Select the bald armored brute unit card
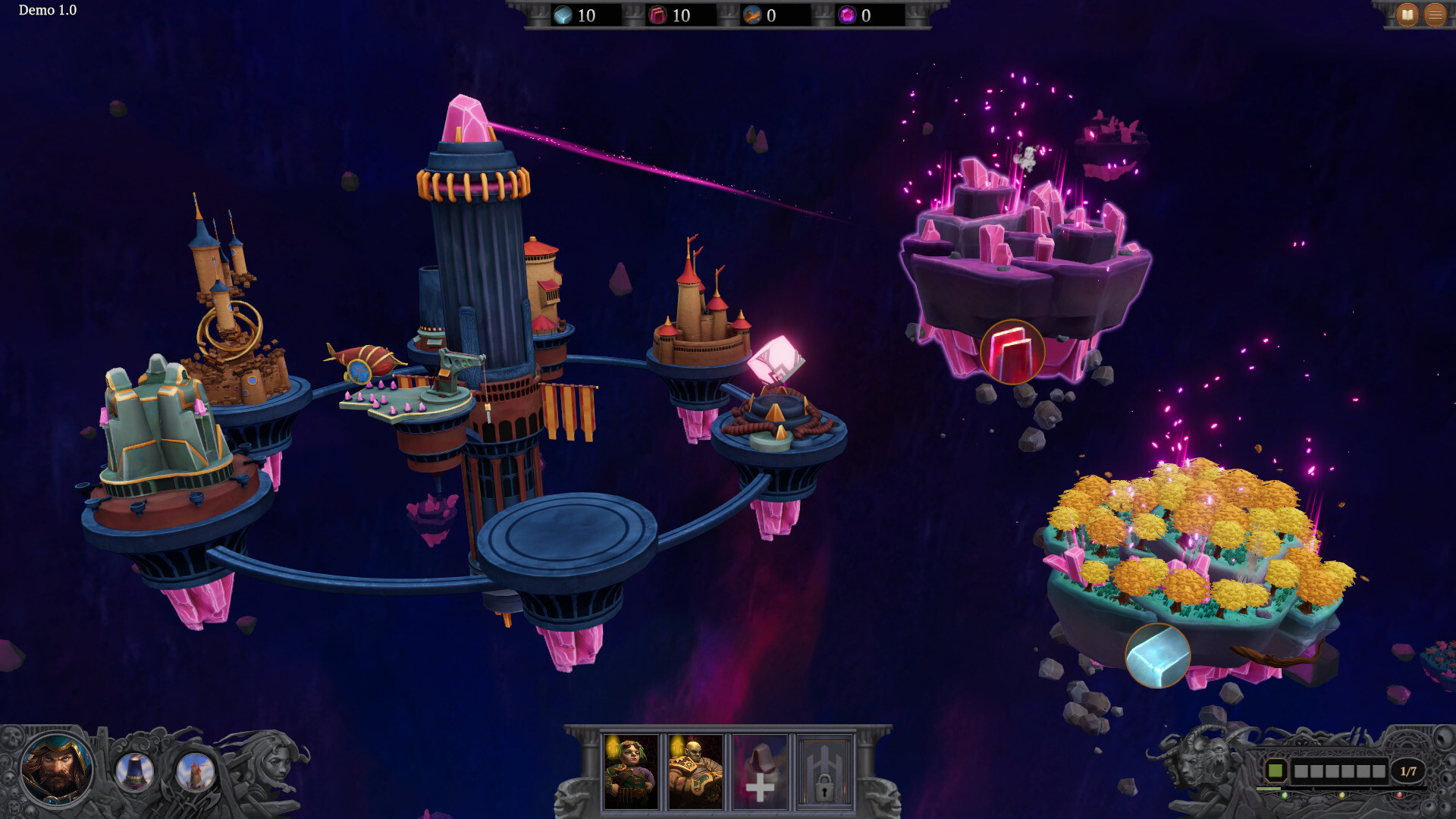This screenshot has height=819, width=1456. 695,772
